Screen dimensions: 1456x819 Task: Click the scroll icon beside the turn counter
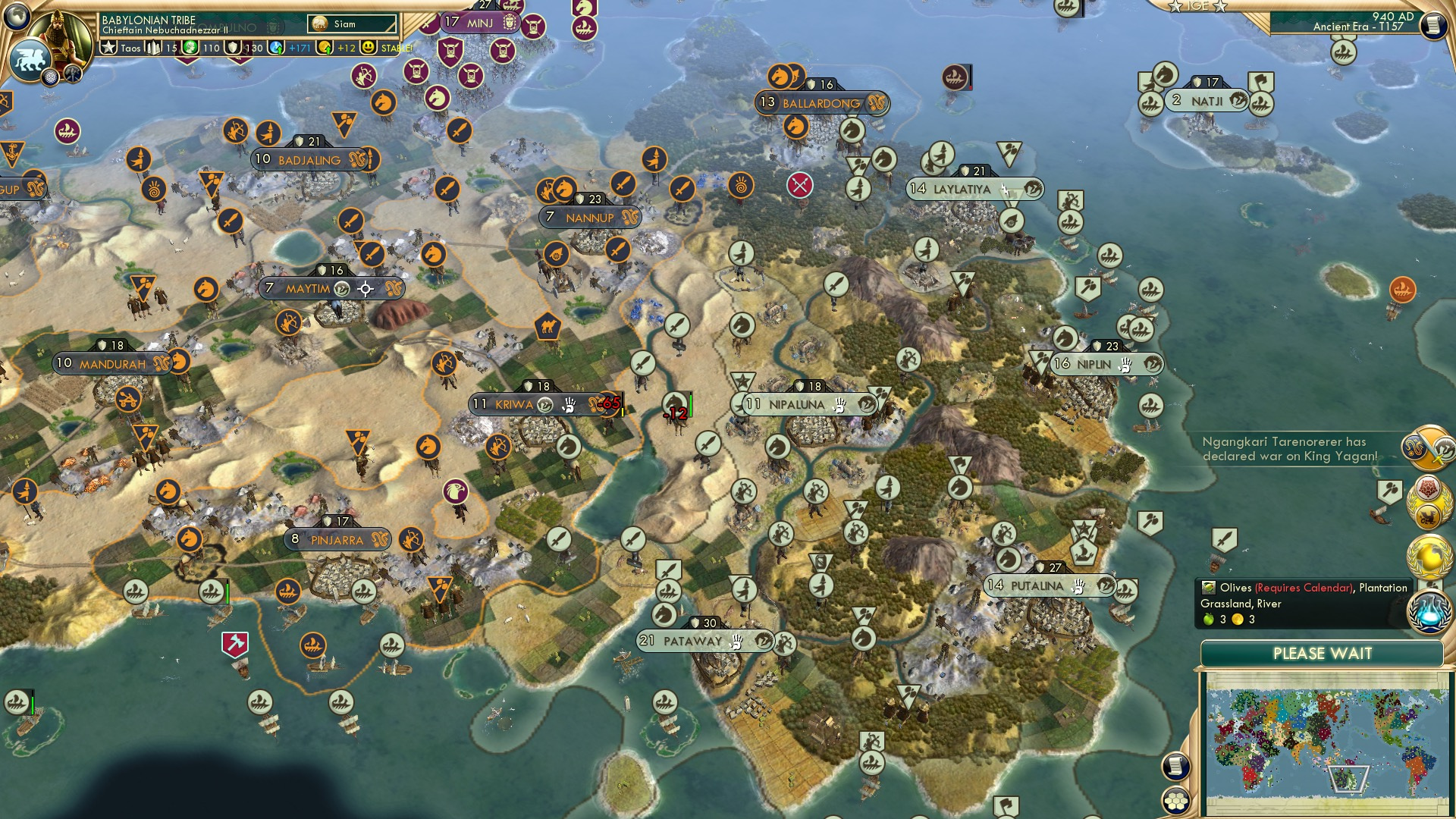pos(1433,25)
